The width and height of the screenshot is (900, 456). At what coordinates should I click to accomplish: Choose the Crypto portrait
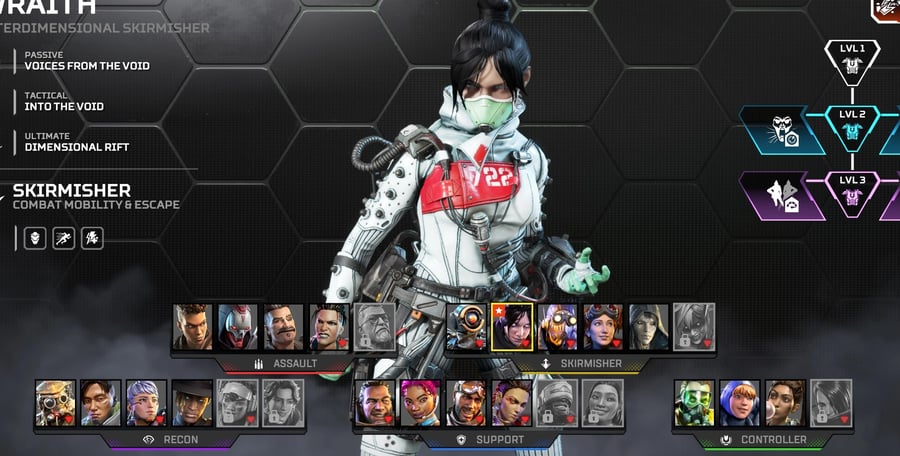point(100,403)
